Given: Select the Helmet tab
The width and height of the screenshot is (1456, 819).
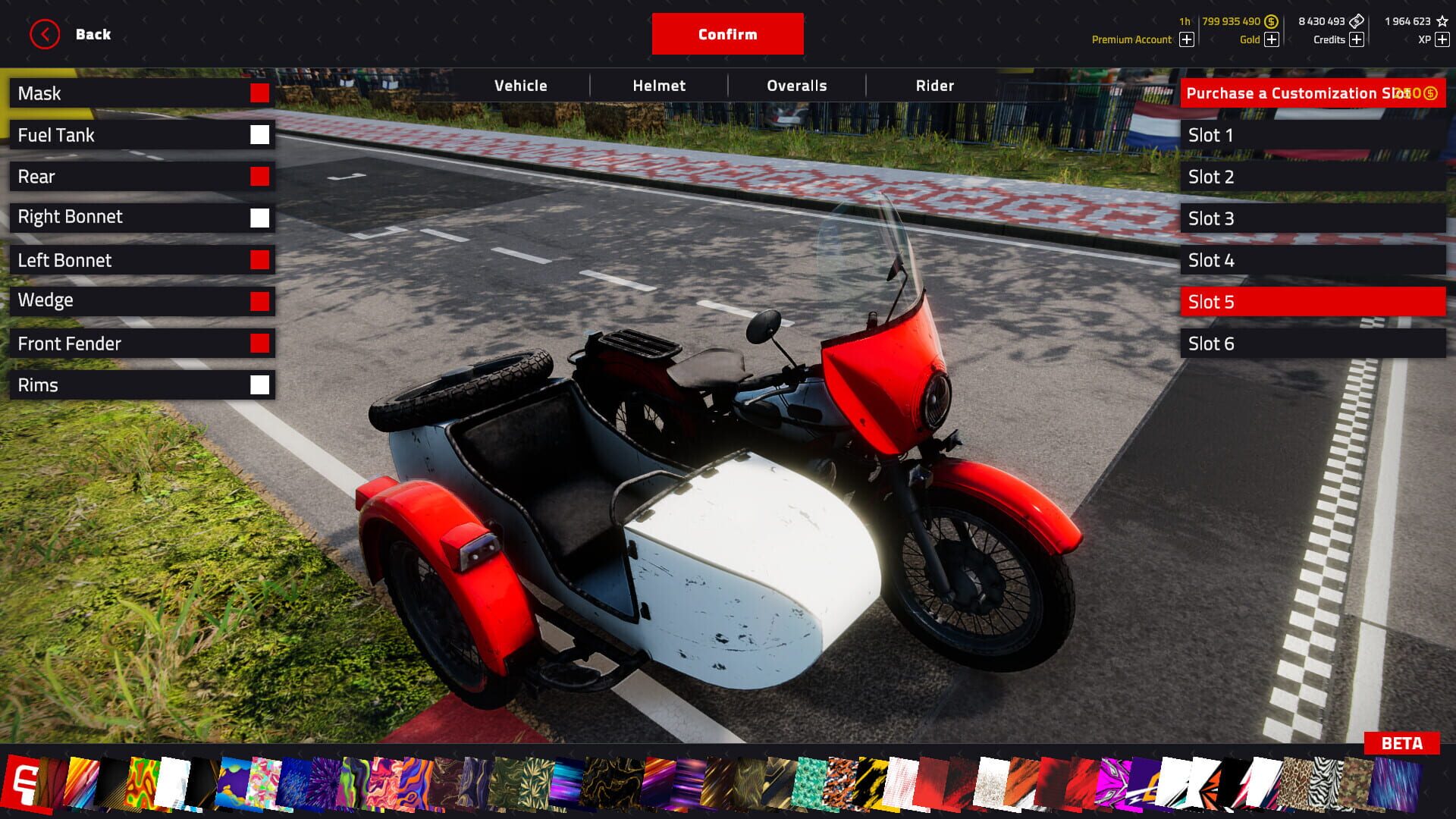Looking at the screenshot, I should (x=658, y=86).
